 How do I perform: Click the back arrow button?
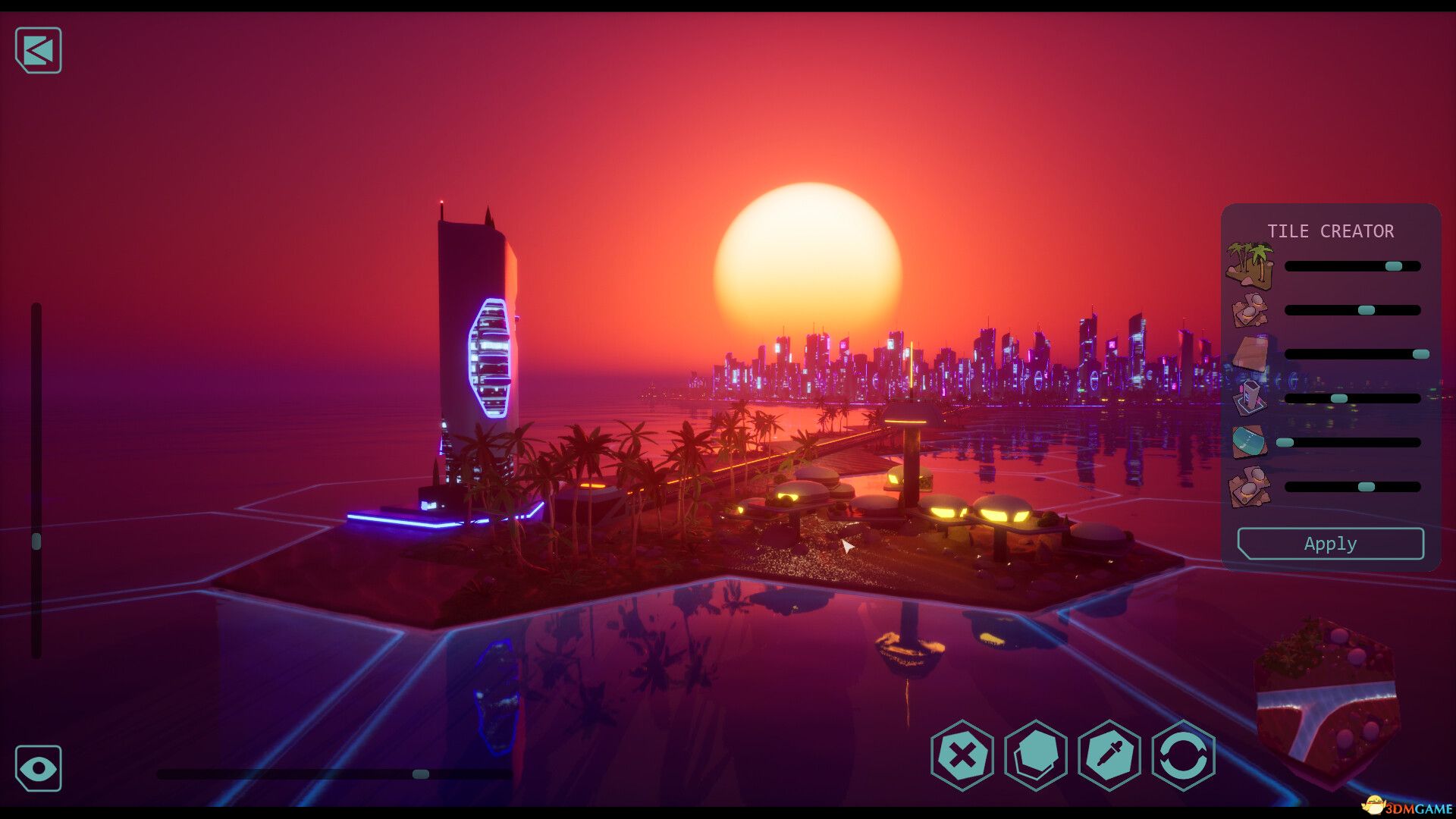(39, 51)
